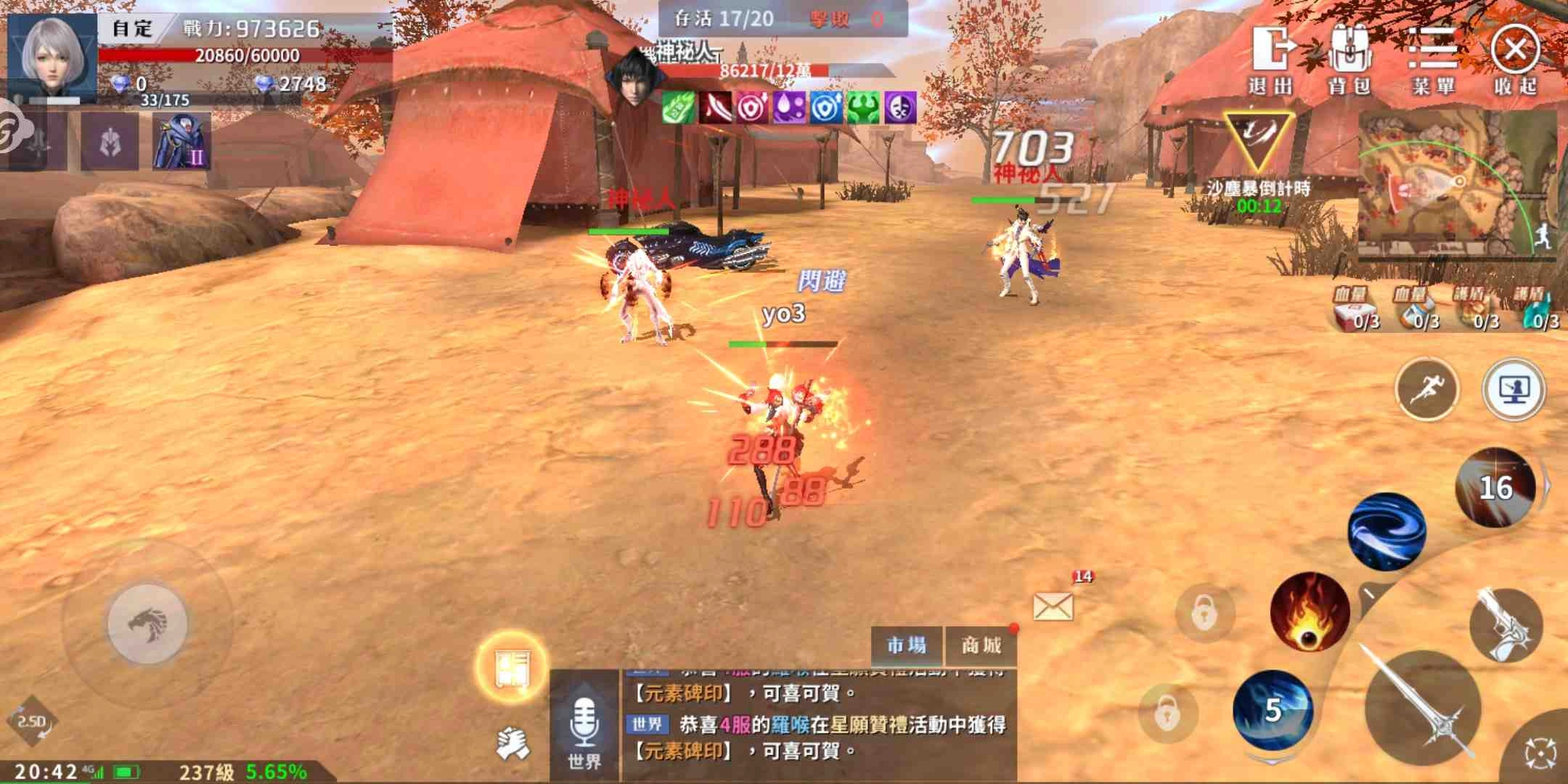Toggle the 2.5D camera view
This screenshot has height=784, width=1568.
32,722
